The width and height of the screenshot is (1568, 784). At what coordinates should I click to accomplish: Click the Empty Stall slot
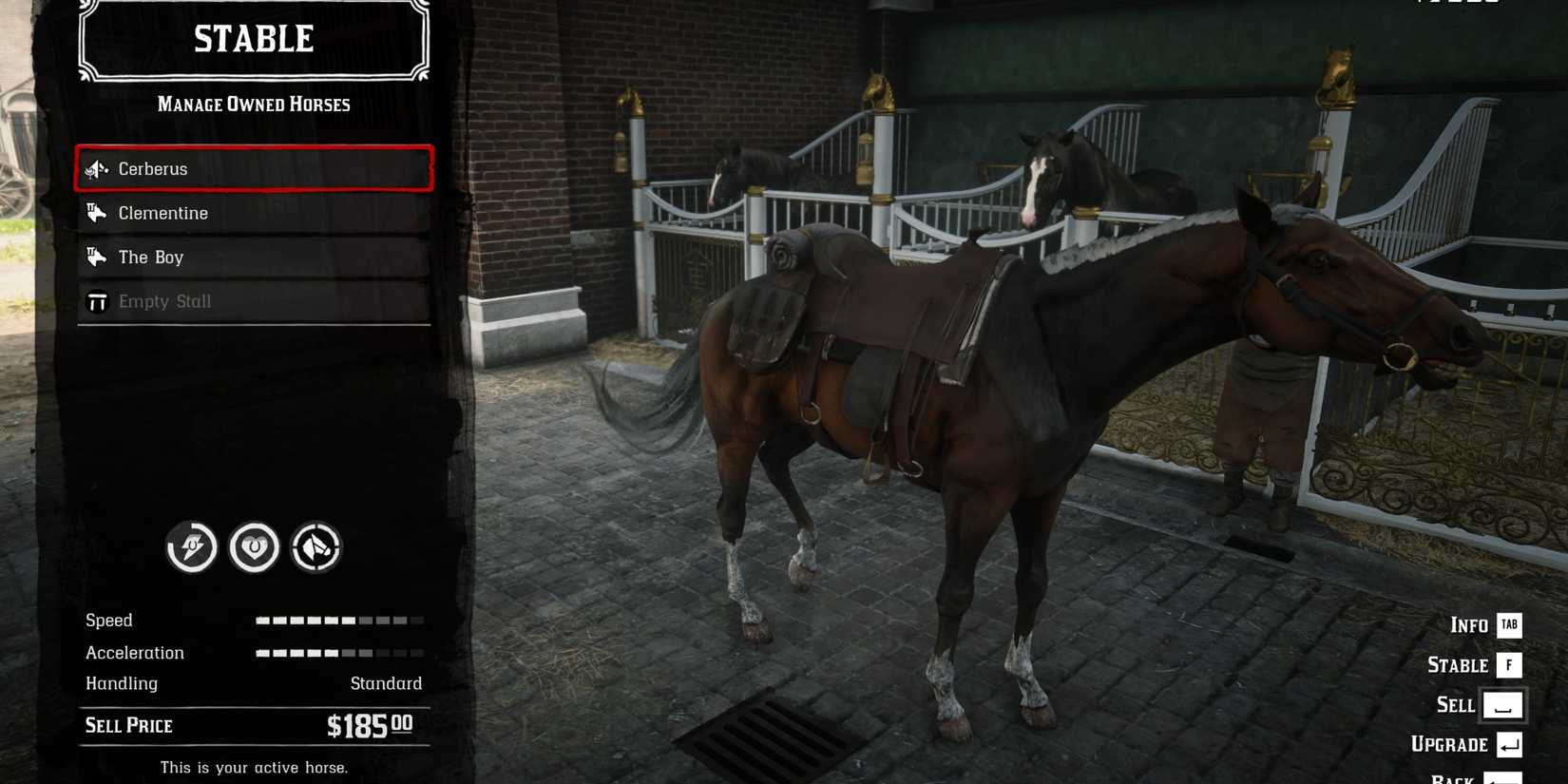252,300
